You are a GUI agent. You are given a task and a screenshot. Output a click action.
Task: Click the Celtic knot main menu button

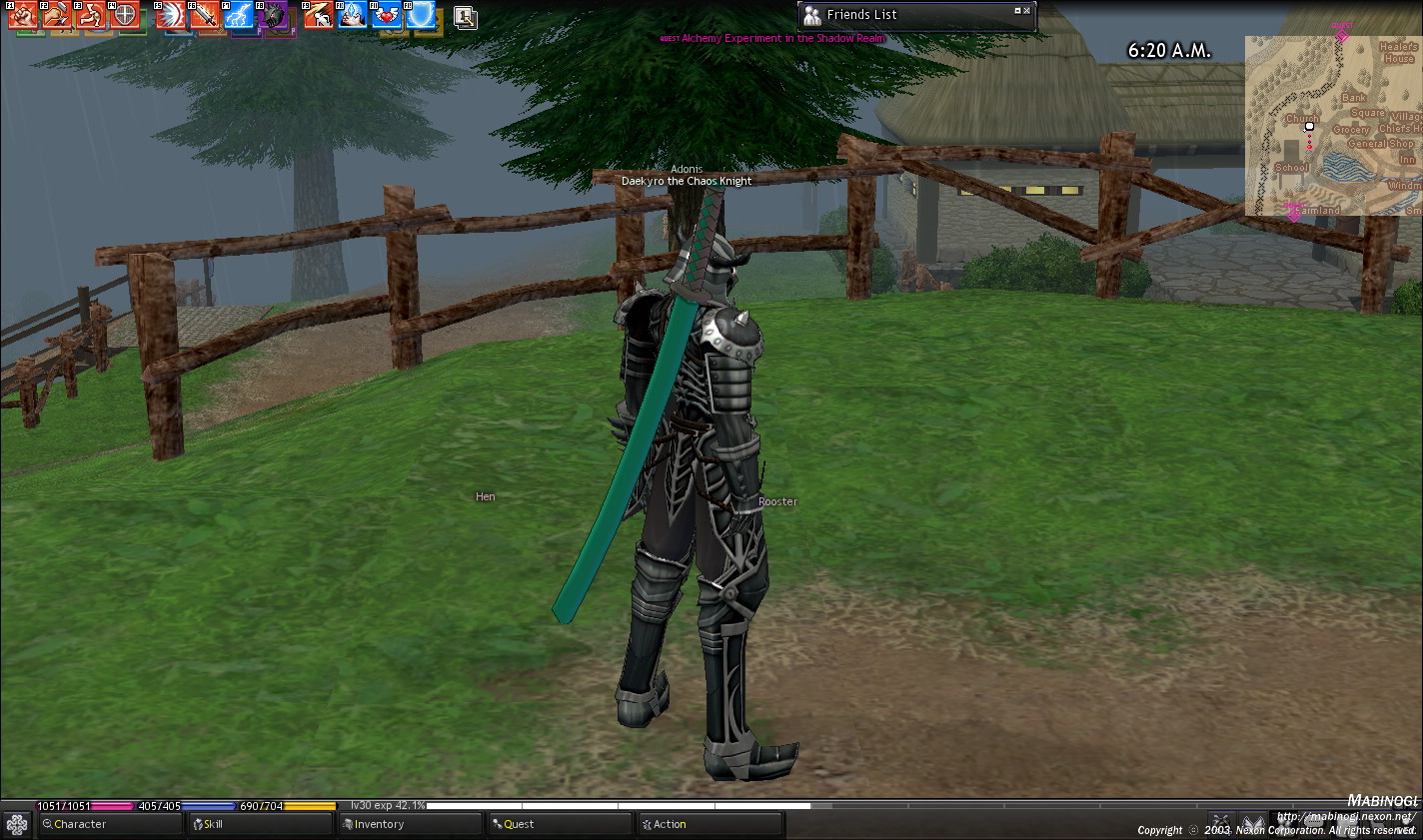17,824
